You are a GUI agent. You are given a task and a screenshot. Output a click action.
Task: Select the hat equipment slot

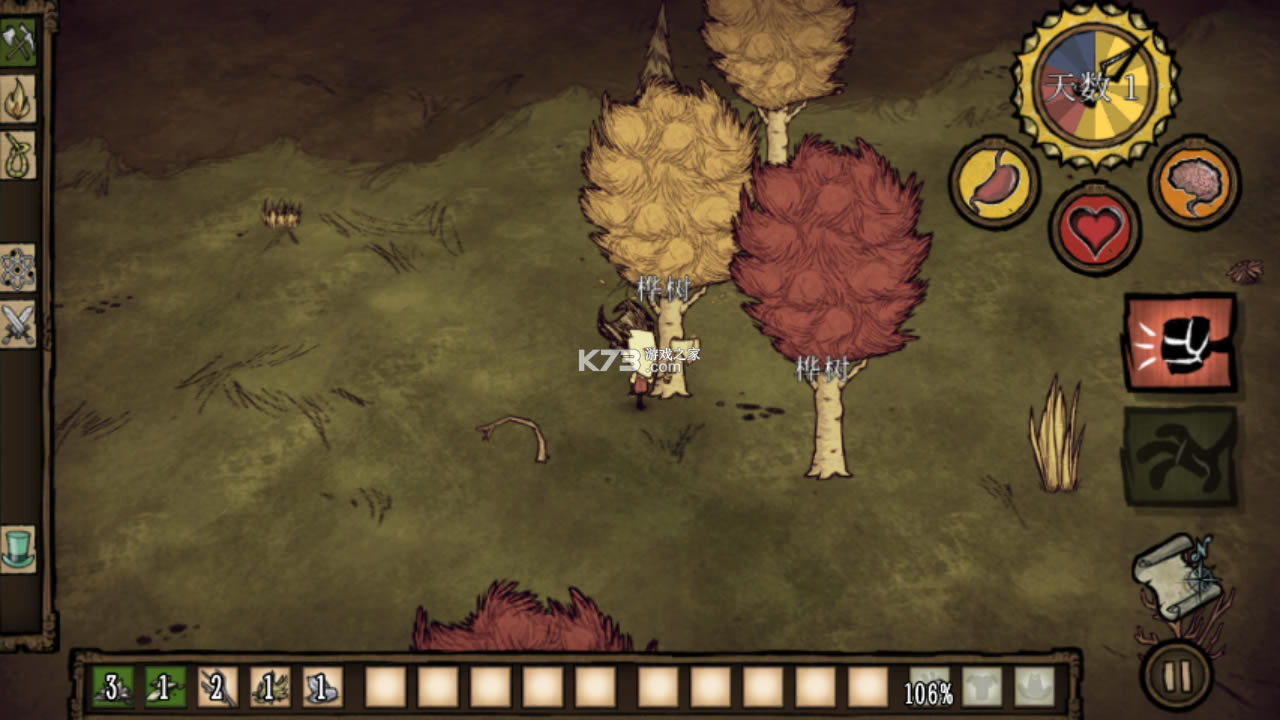[x=1035, y=687]
